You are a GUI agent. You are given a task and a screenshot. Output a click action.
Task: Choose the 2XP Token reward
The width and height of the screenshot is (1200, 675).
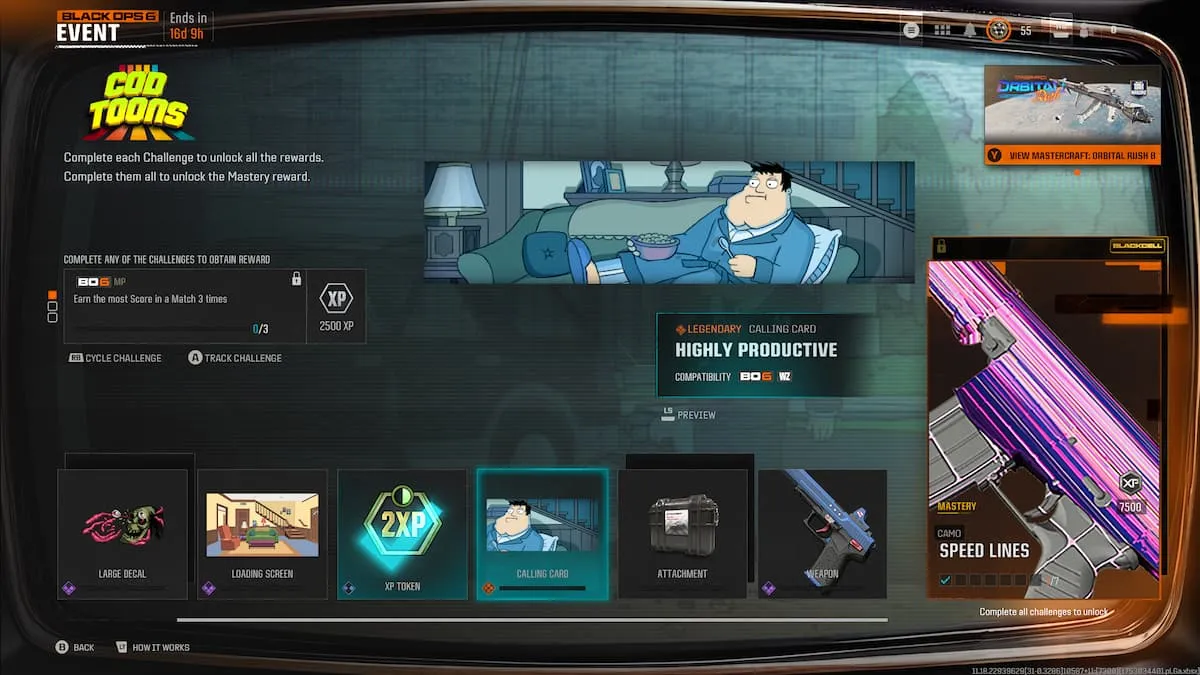point(402,534)
